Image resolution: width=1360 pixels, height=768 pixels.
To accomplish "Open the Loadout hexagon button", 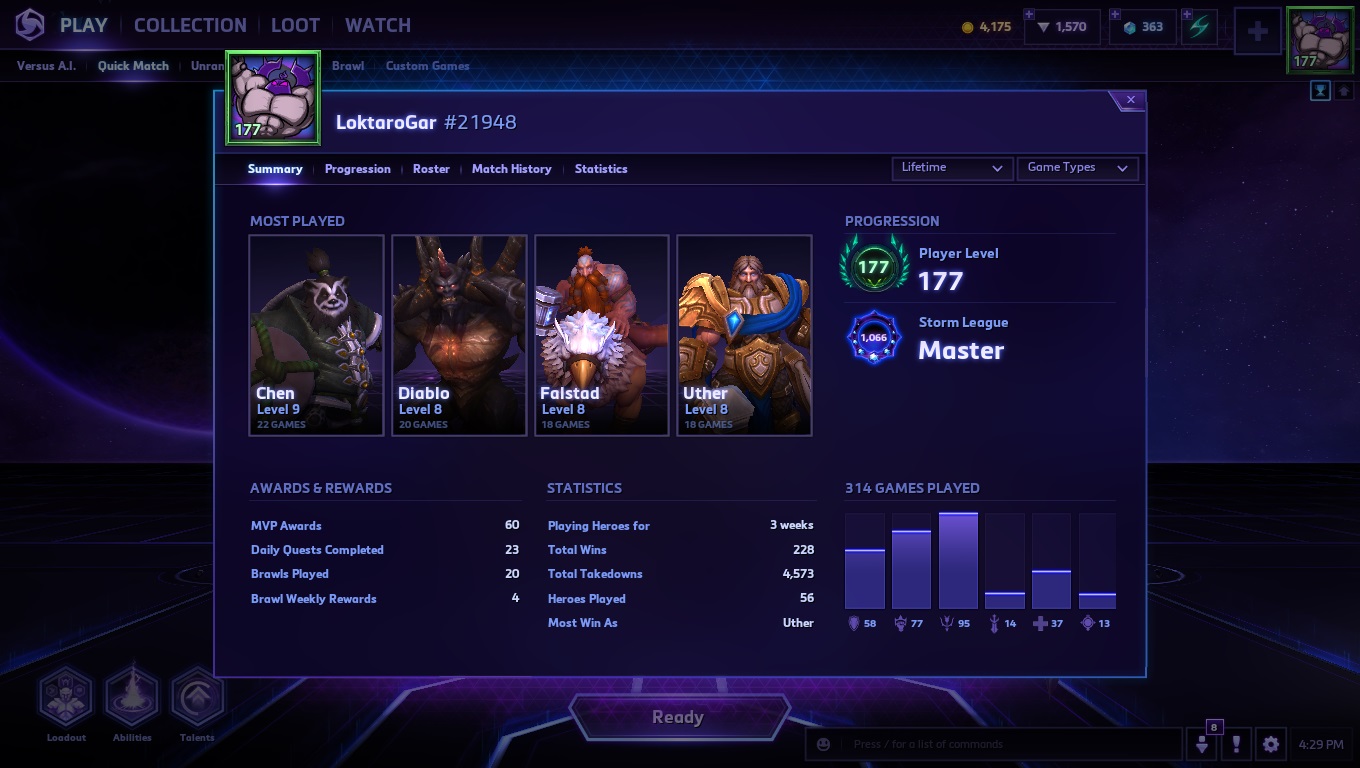I will (66, 697).
